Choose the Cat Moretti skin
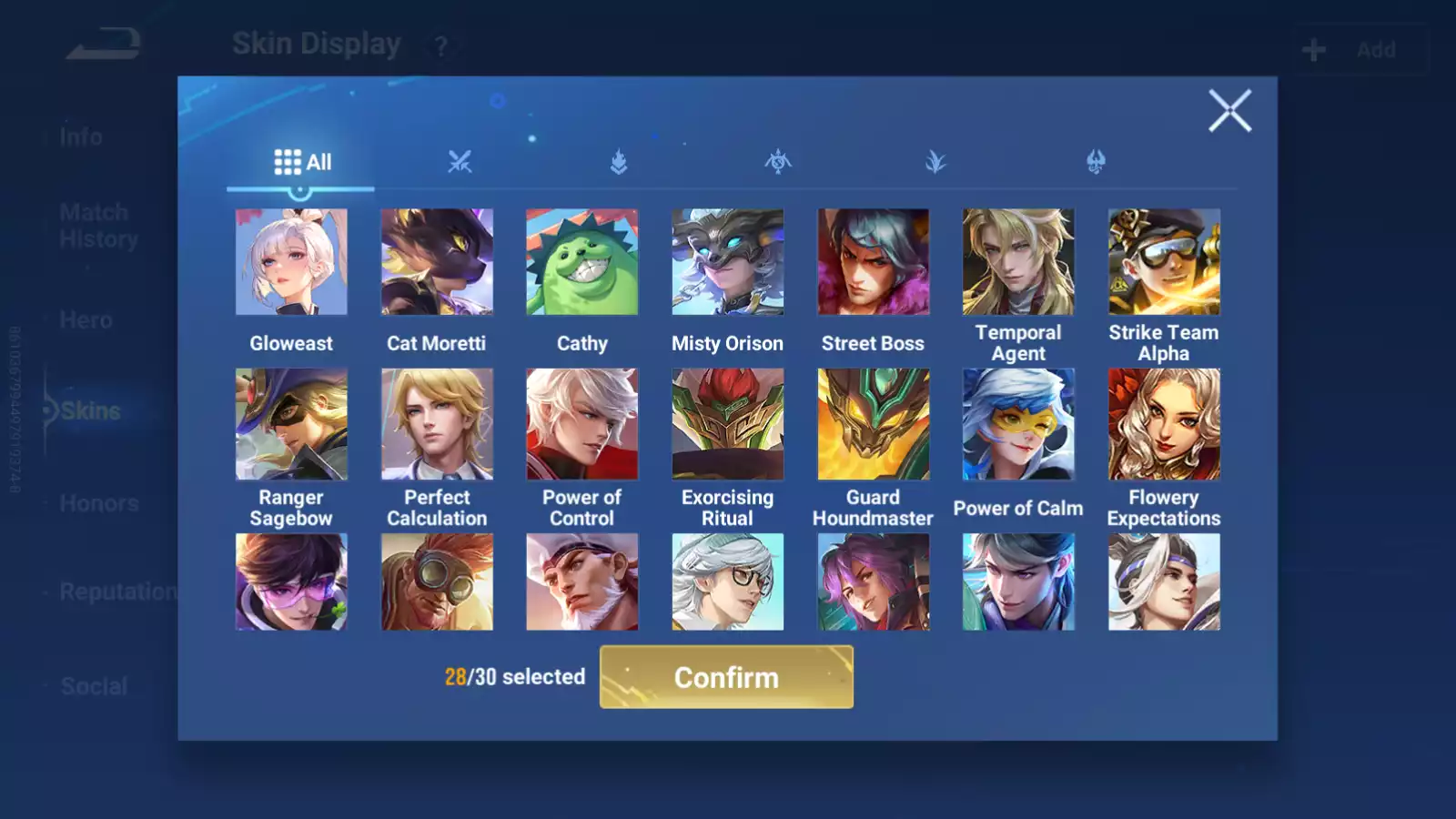Viewport: 1456px width, 819px height. coord(437,262)
